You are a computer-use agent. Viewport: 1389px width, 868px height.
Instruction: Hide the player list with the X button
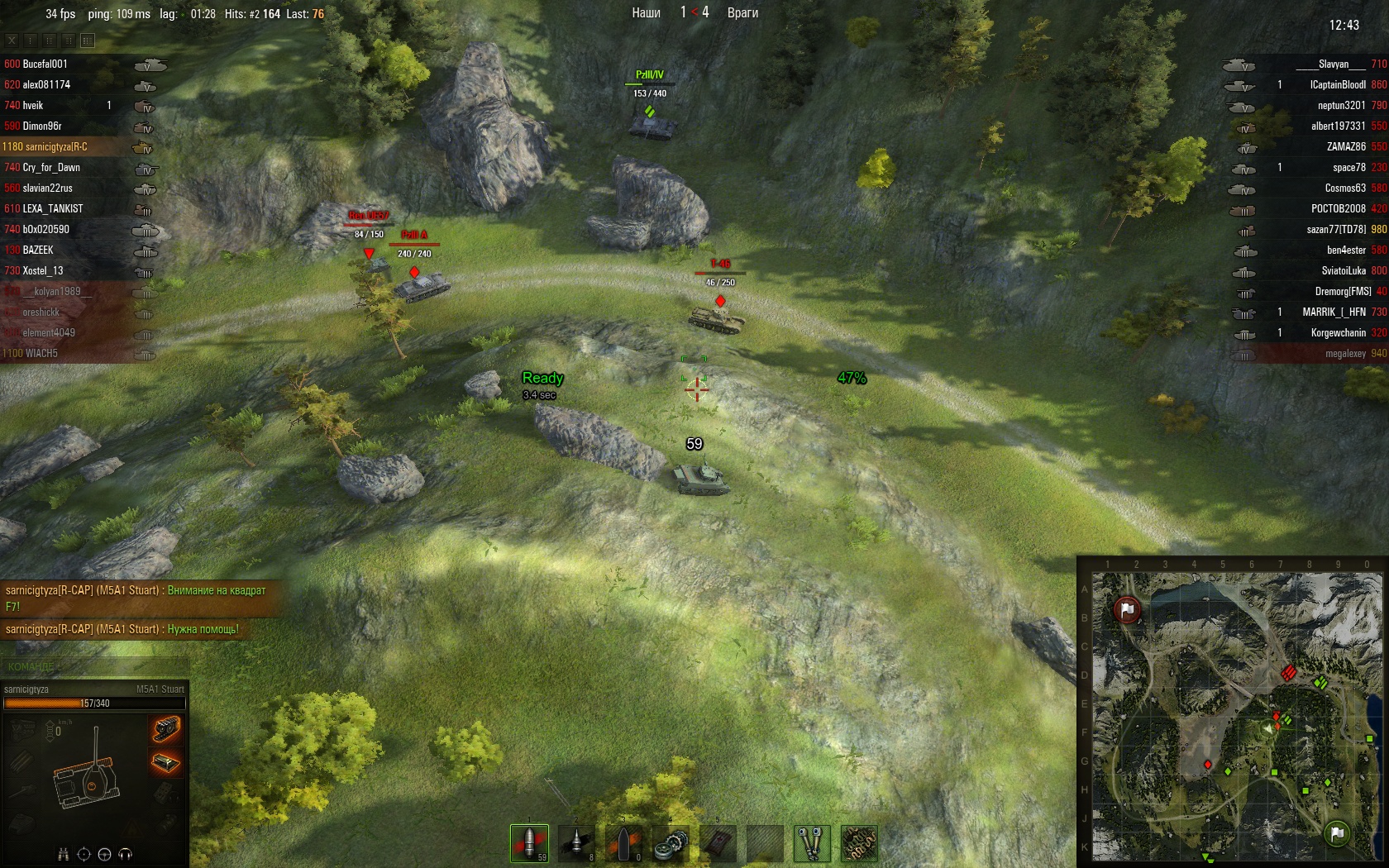click(x=12, y=40)
